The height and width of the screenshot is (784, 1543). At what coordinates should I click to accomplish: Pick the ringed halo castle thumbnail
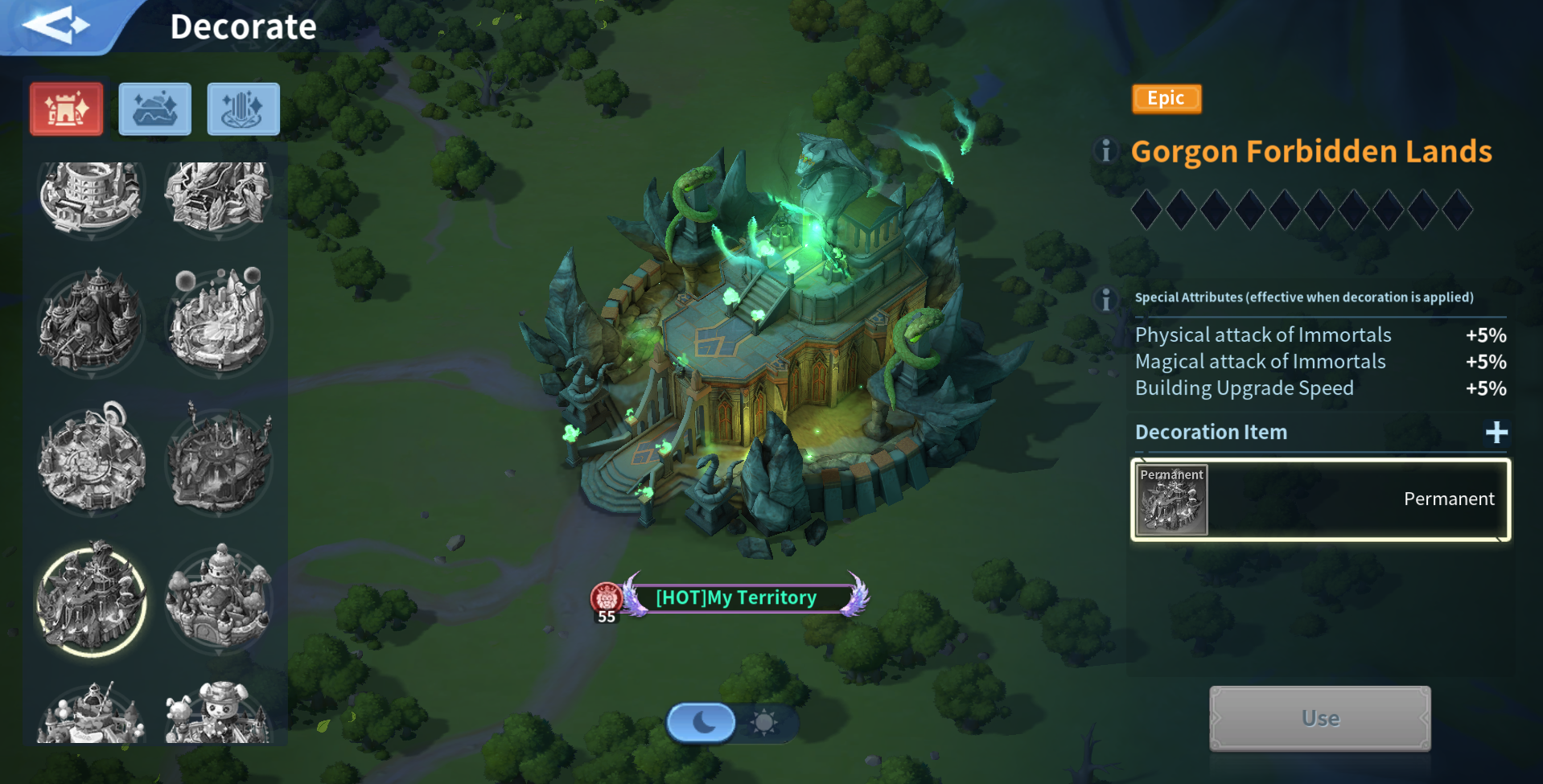tap(92, 458)
